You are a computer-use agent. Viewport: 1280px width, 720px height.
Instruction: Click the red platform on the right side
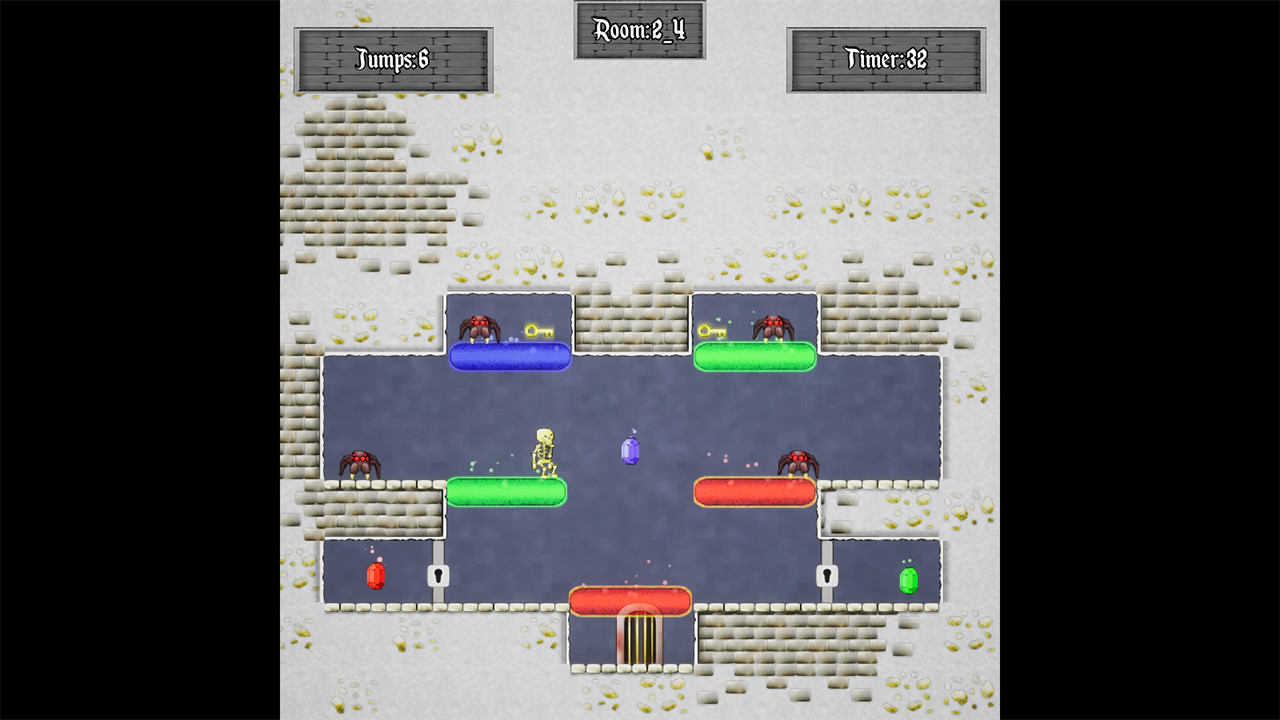754,491
